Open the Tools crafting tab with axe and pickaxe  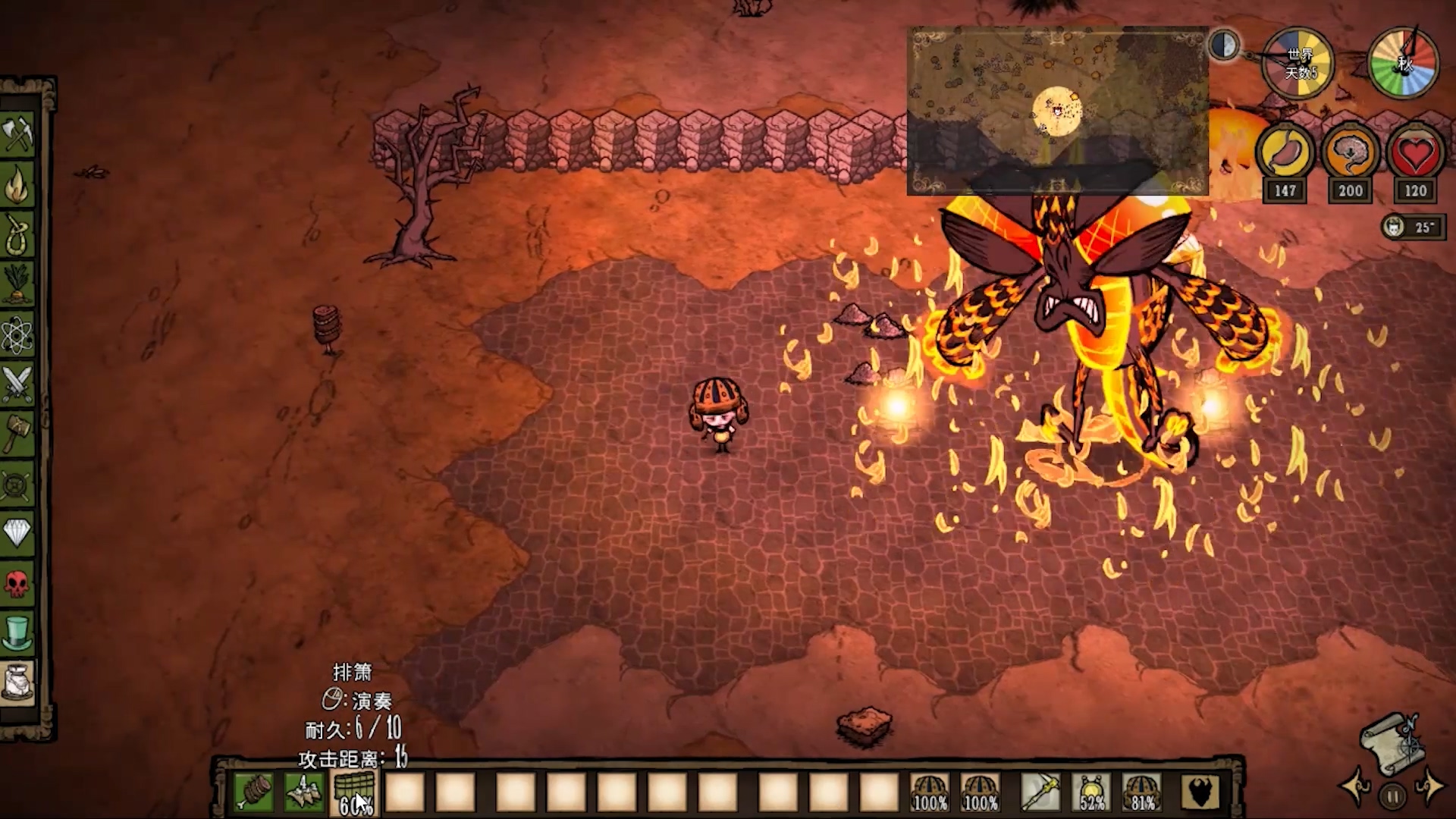(17, 136)
